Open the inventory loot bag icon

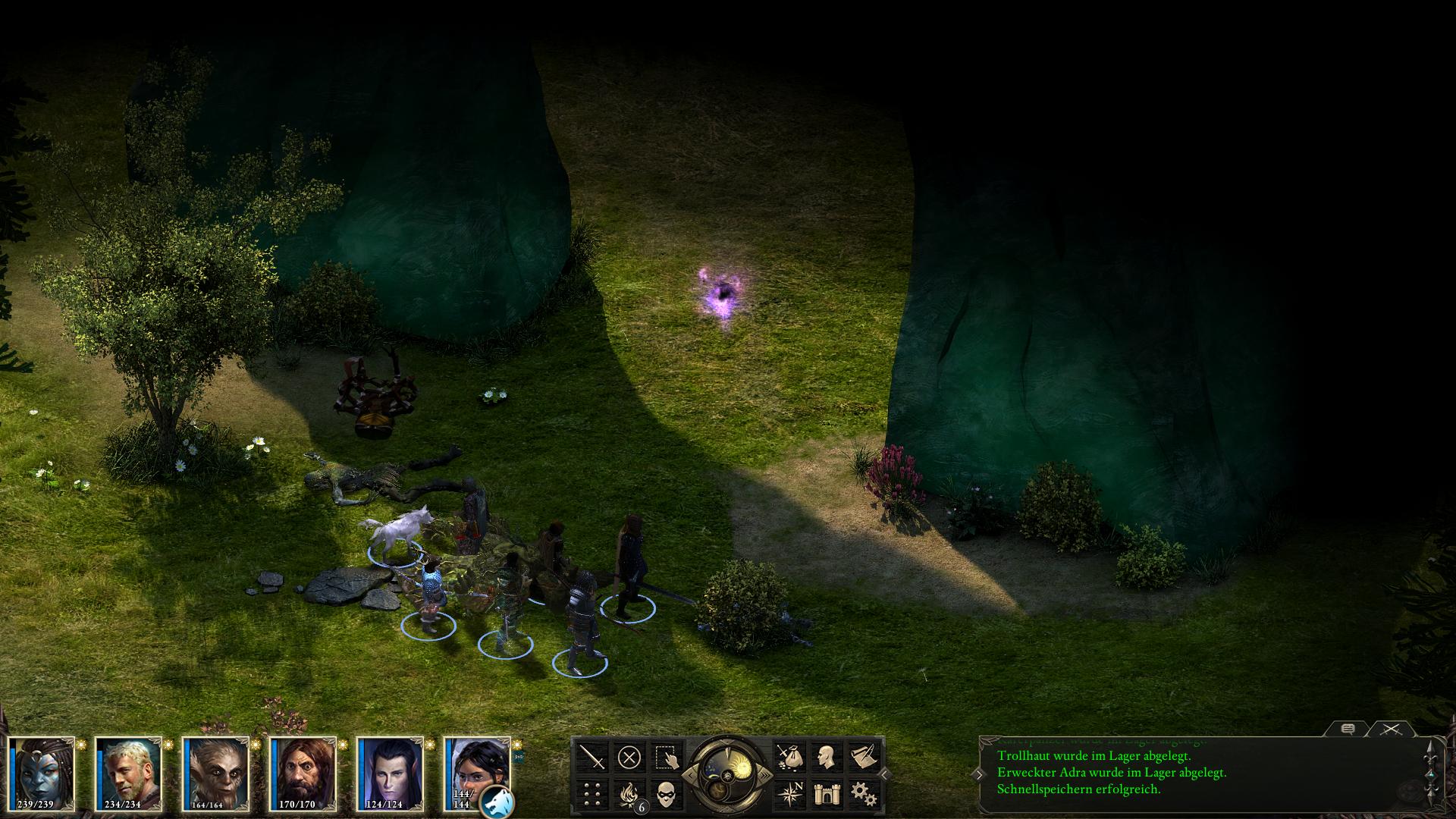pyautogui.click(x=789, y=757)
